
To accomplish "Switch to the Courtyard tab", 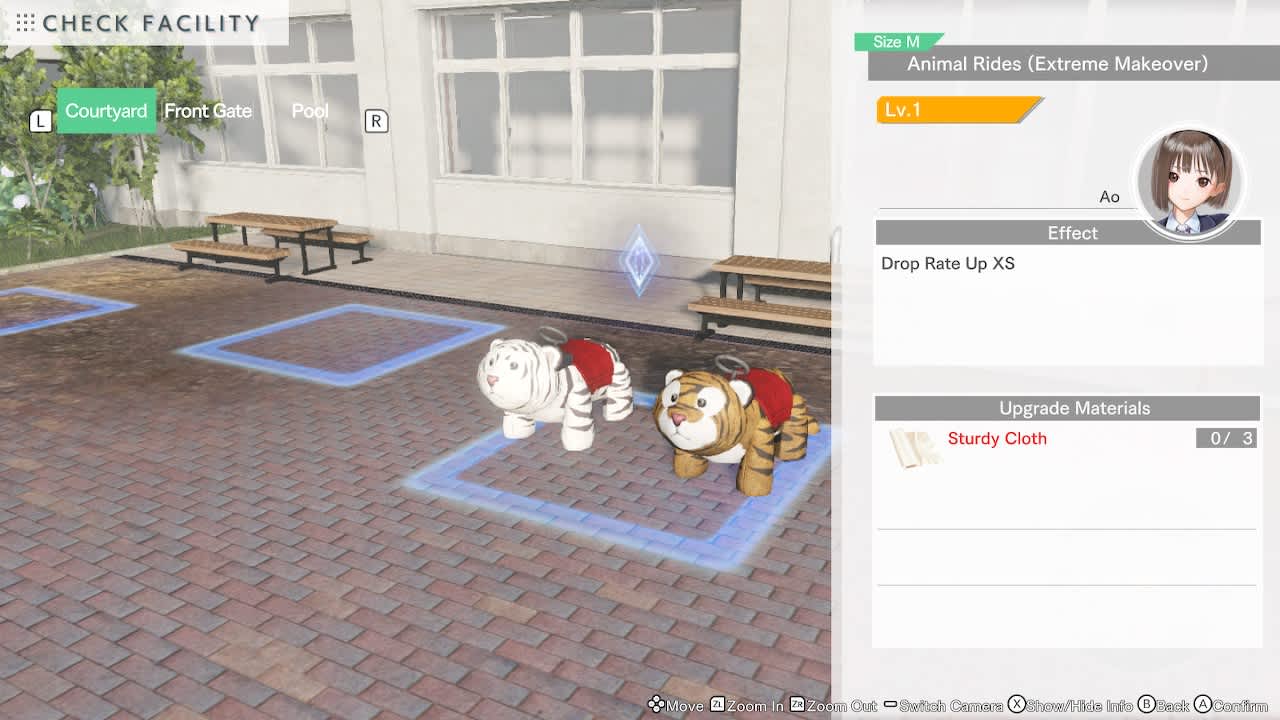I will pos(106,111).
